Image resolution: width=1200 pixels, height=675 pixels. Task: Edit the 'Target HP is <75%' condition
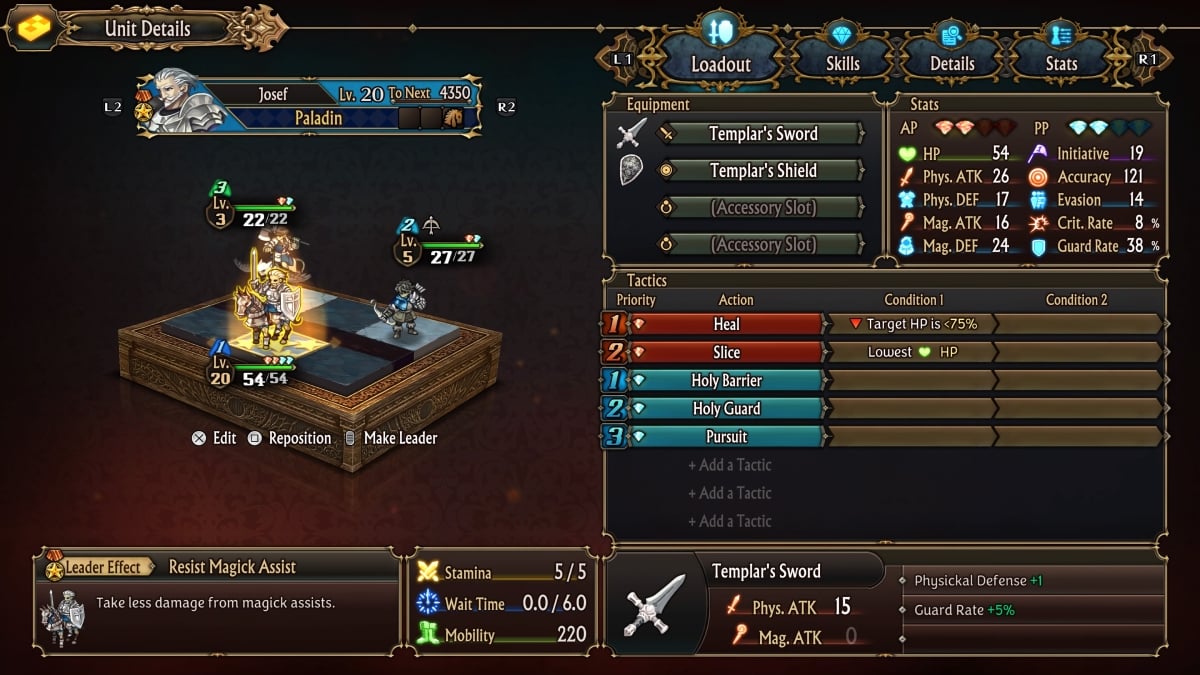click(912, 324)
